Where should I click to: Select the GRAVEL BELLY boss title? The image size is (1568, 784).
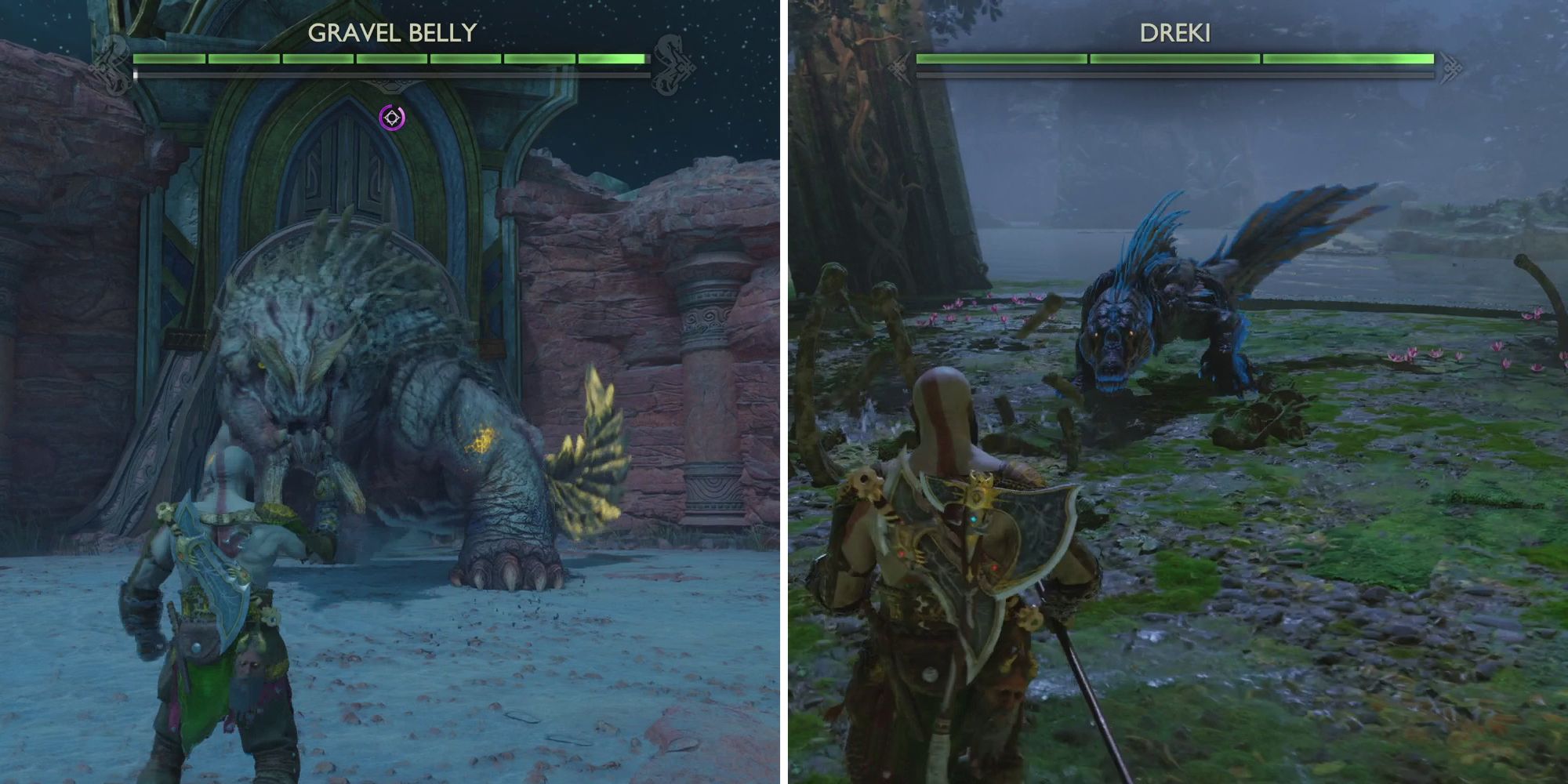[x=392, y=31]
